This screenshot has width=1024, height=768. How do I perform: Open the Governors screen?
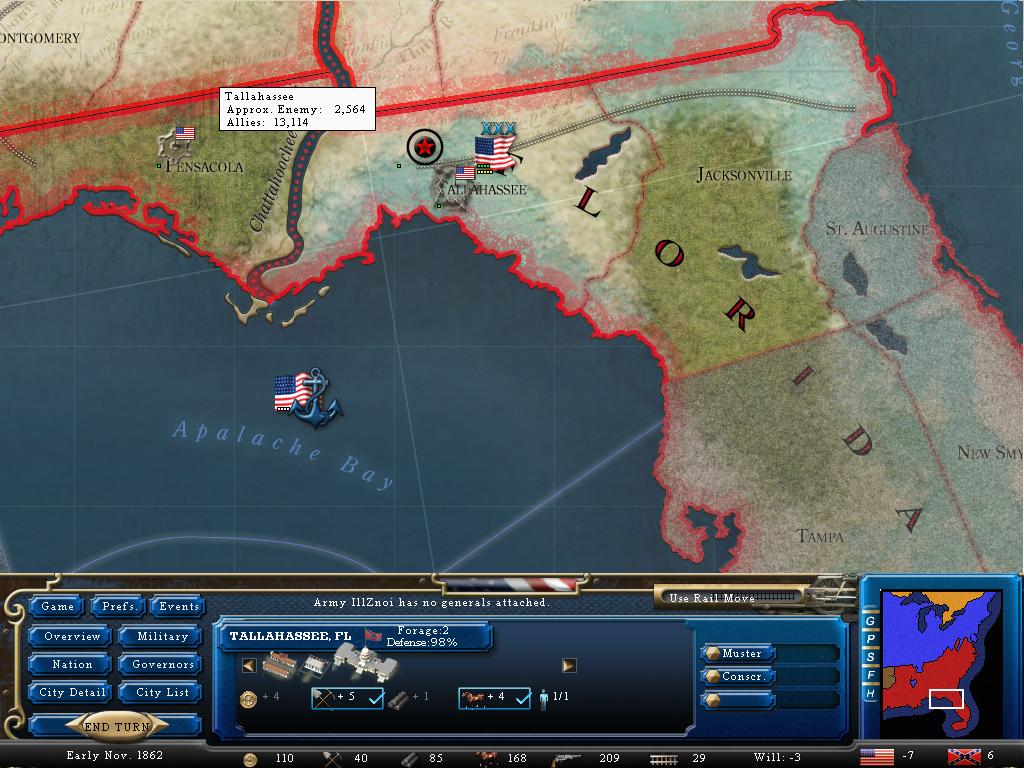162,664
